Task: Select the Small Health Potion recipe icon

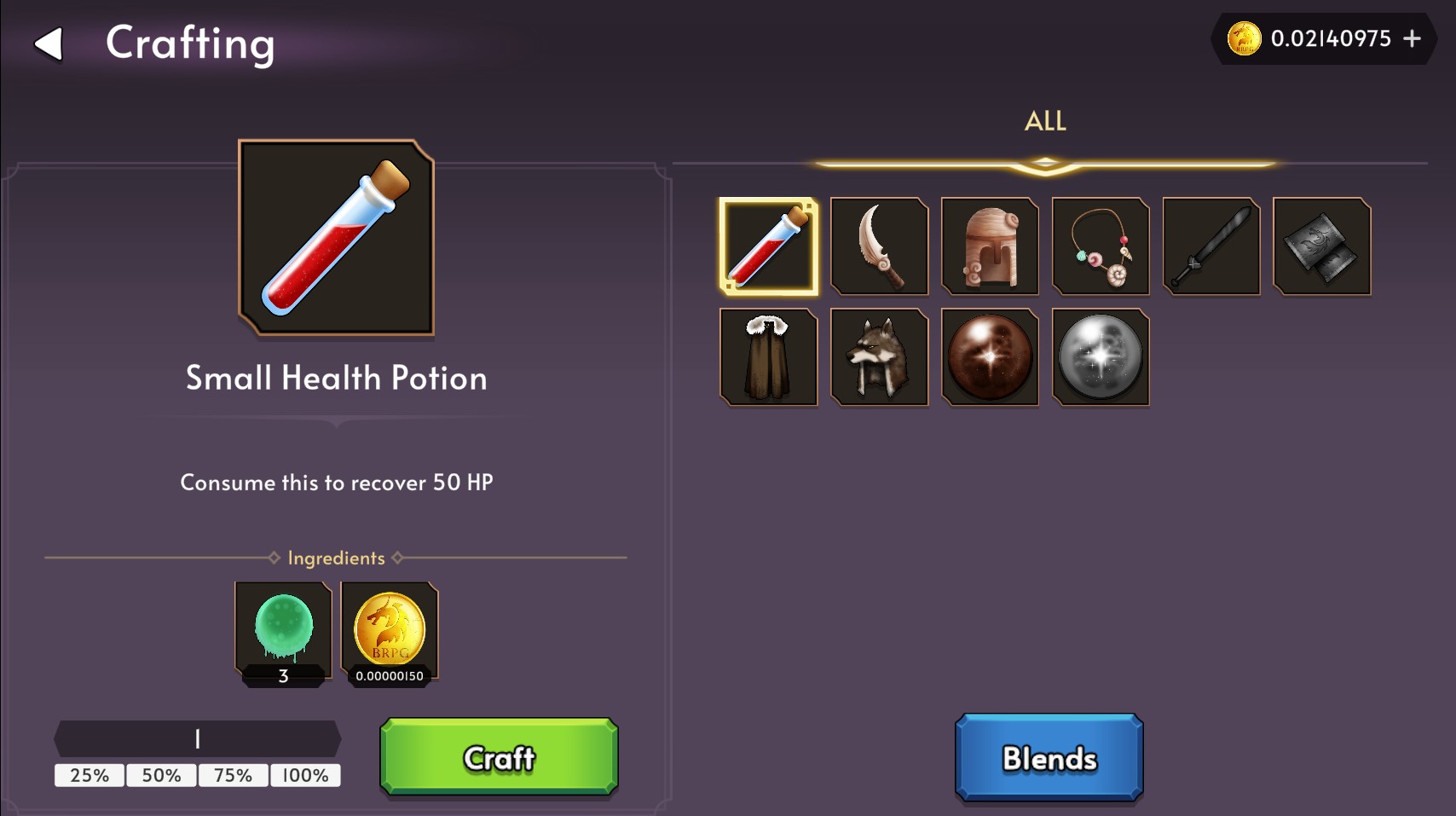Action: click(768, 246)
